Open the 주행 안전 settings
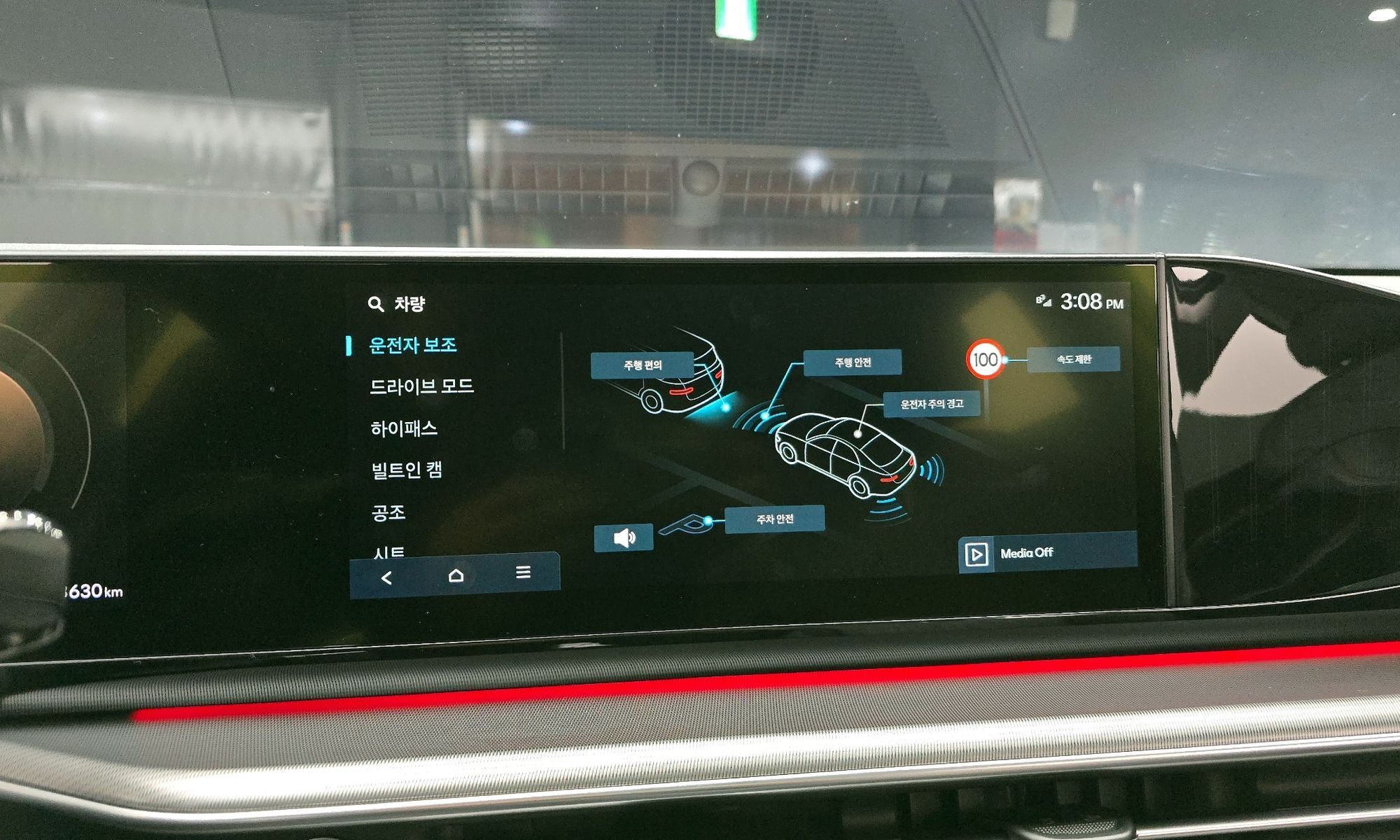This screenshot has width=1400, height=840. (852, 363)
